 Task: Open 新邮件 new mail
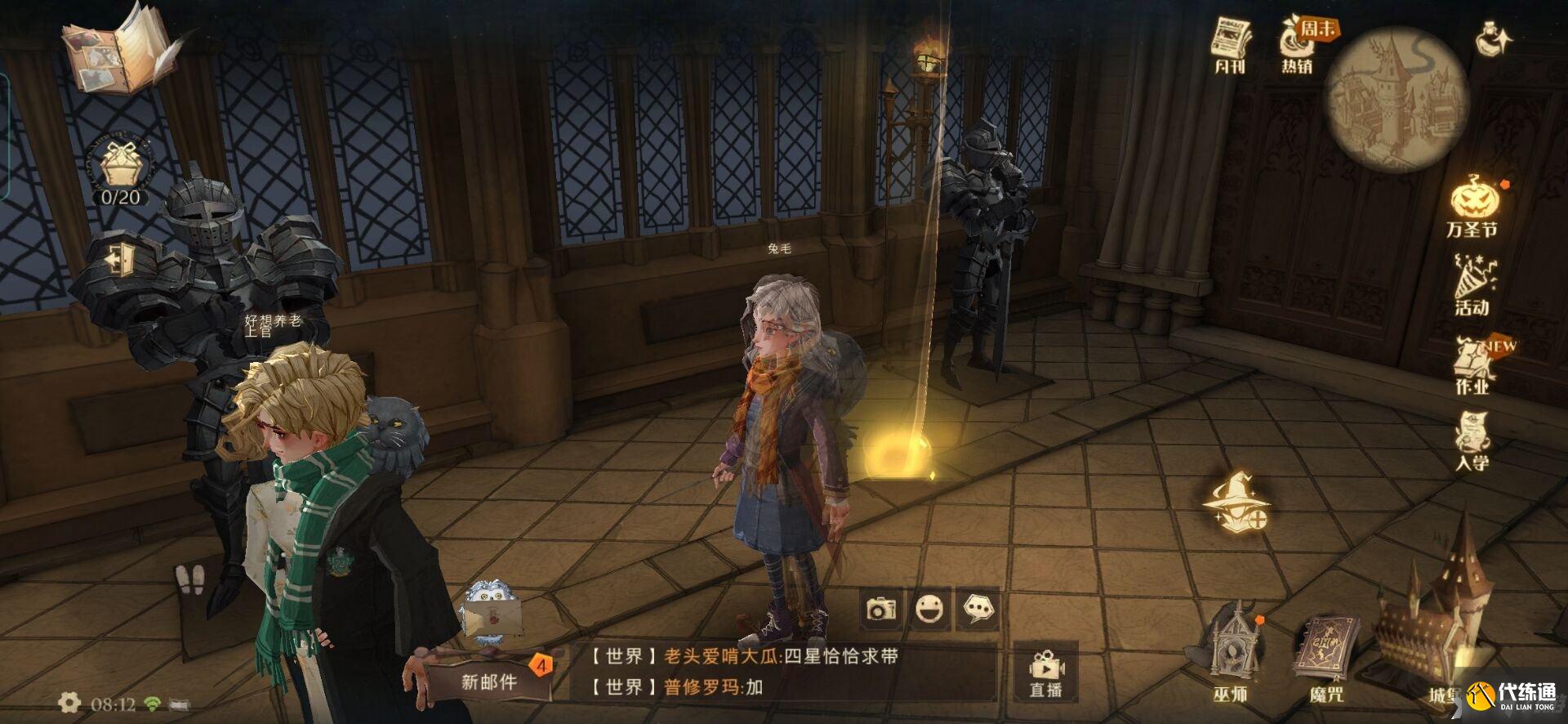click(490, 680)
